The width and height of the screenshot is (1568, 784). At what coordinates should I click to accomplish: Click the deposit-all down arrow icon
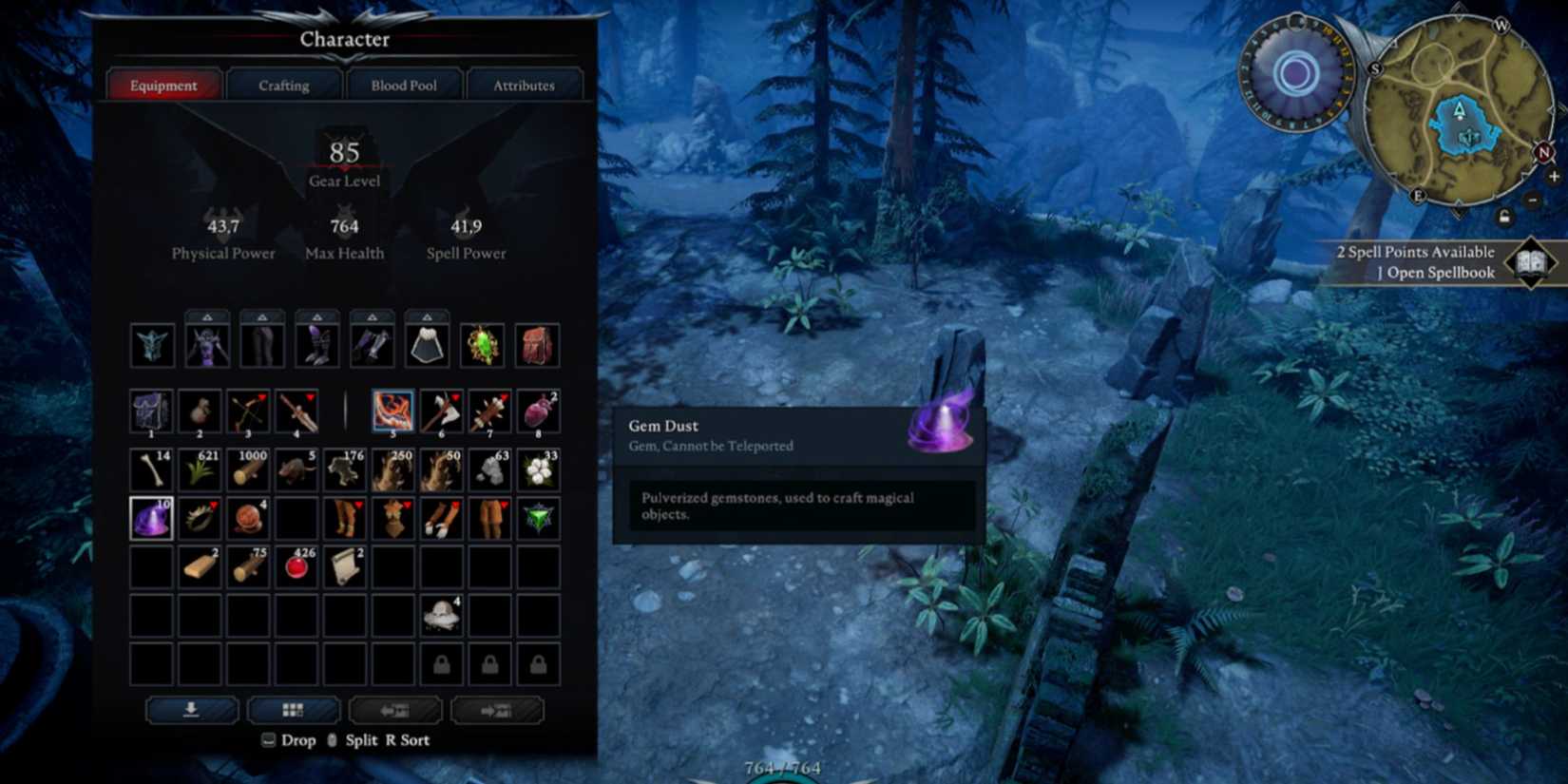coord(192,710)
